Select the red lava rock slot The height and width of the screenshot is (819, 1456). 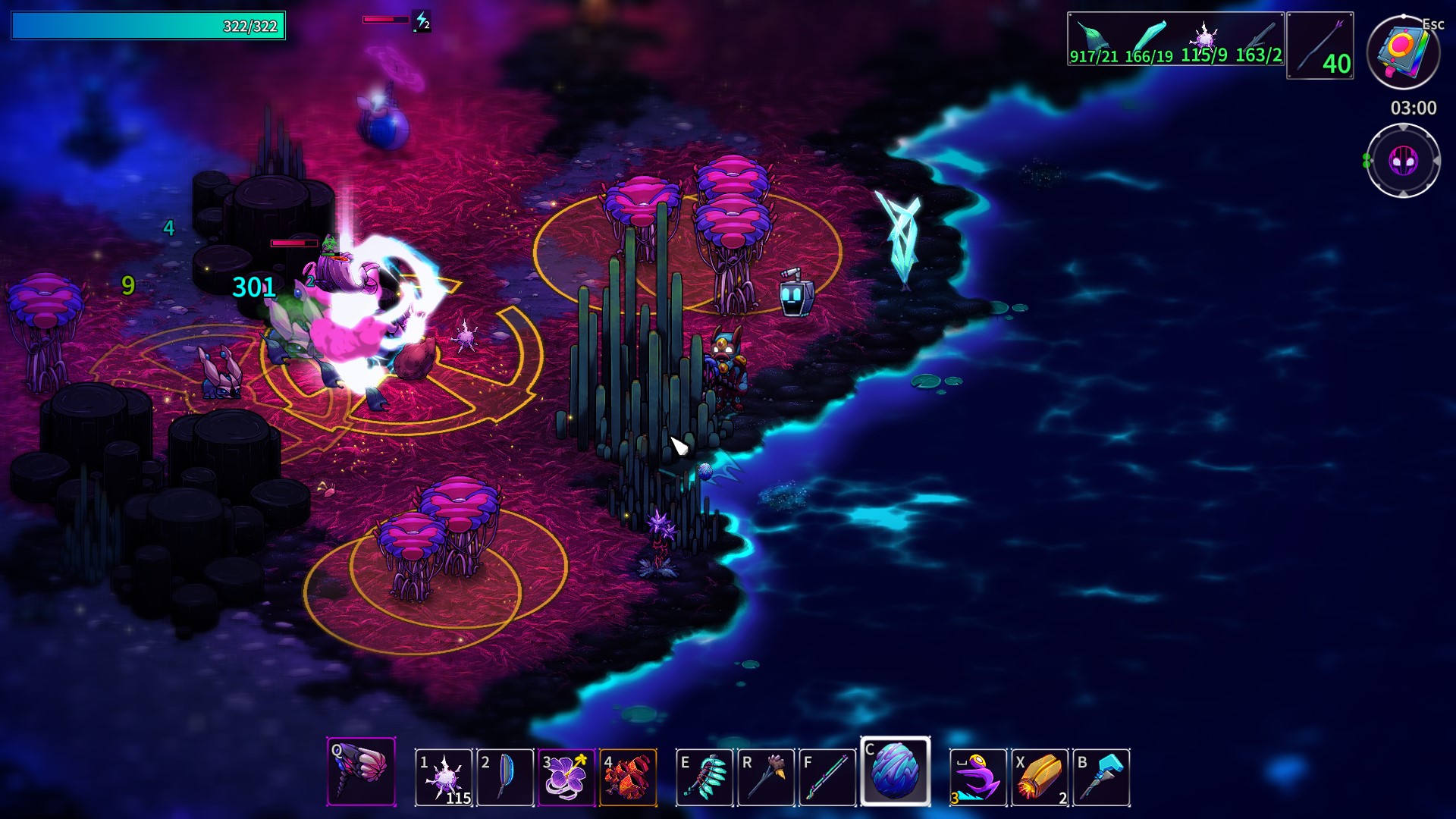pos(628,777)
